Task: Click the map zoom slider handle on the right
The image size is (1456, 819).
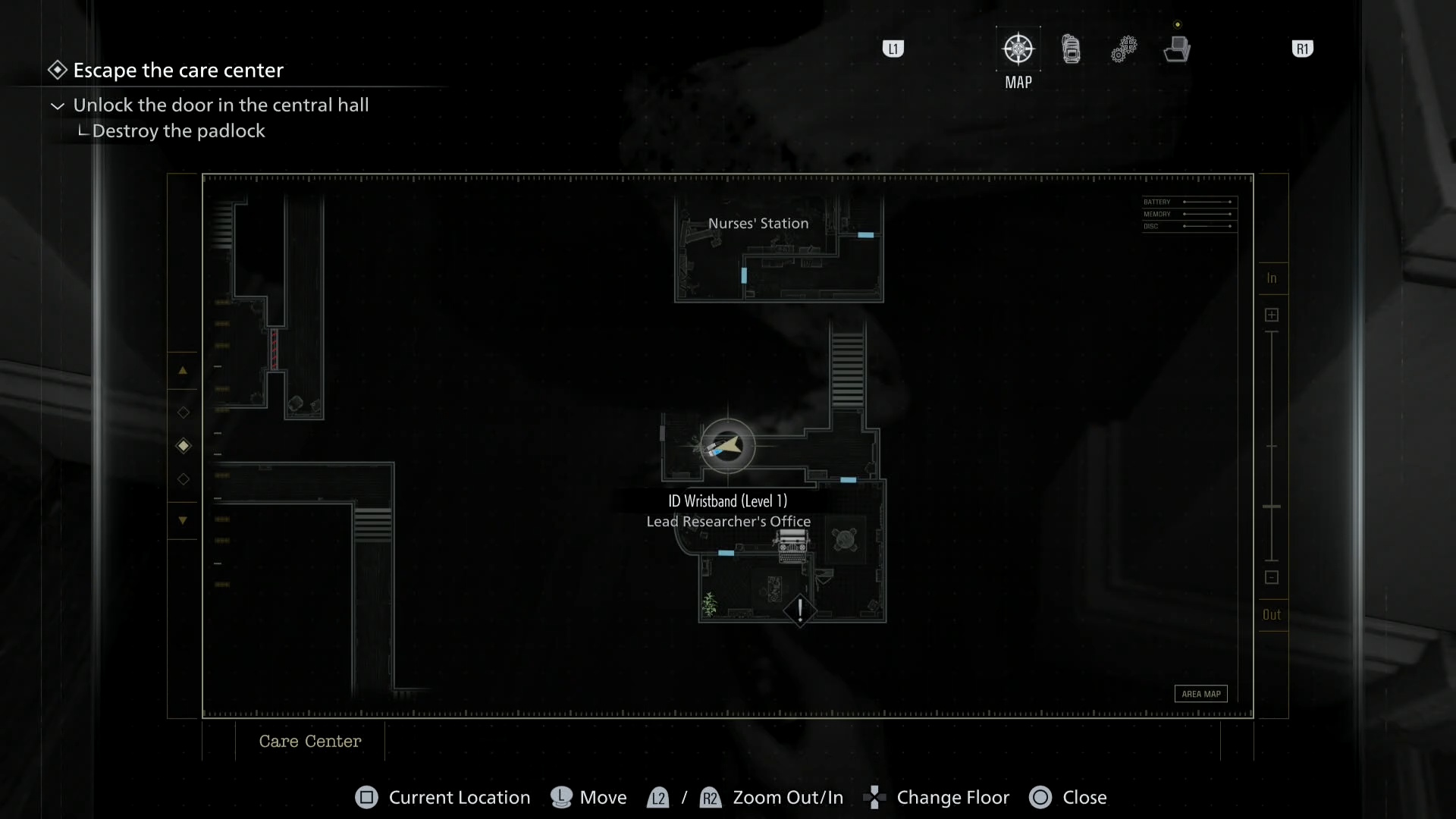Action: click(x=1272, y=504)
